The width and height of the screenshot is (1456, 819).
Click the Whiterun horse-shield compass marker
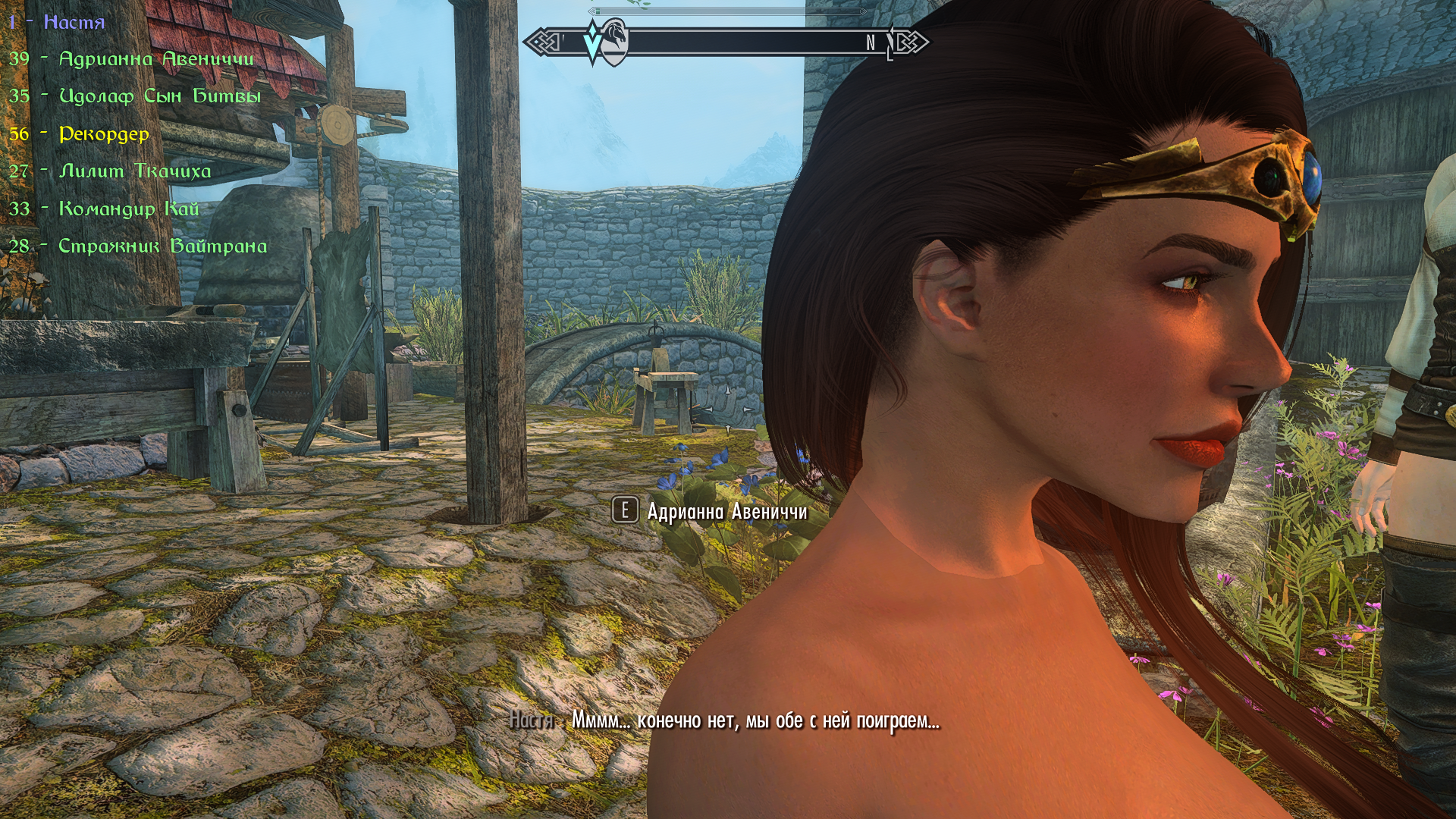615,42
